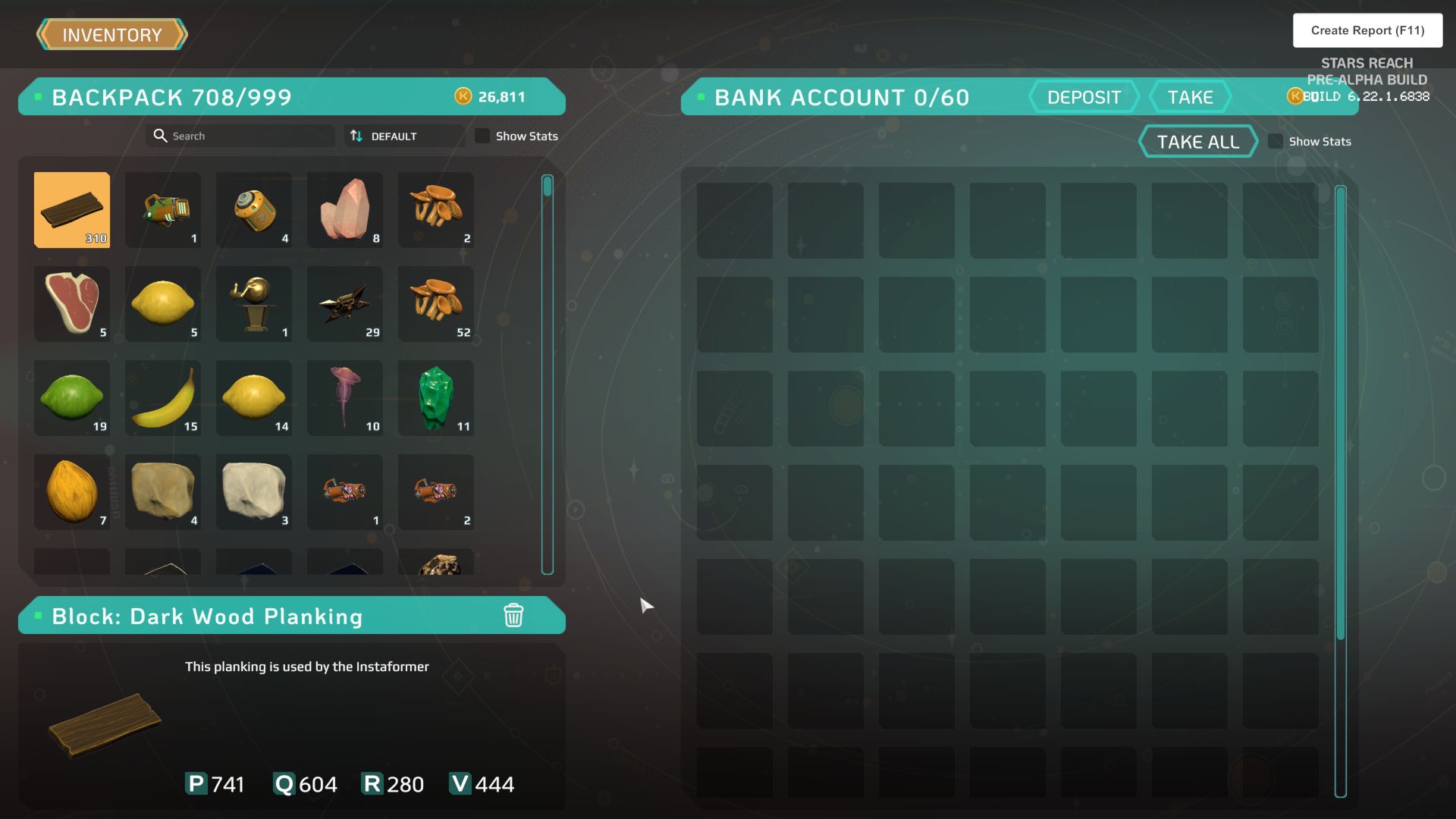Screen dimensions: 1456x819
Task: Click the green gem item
Action: pyautogui.click(x=435, y=397)
